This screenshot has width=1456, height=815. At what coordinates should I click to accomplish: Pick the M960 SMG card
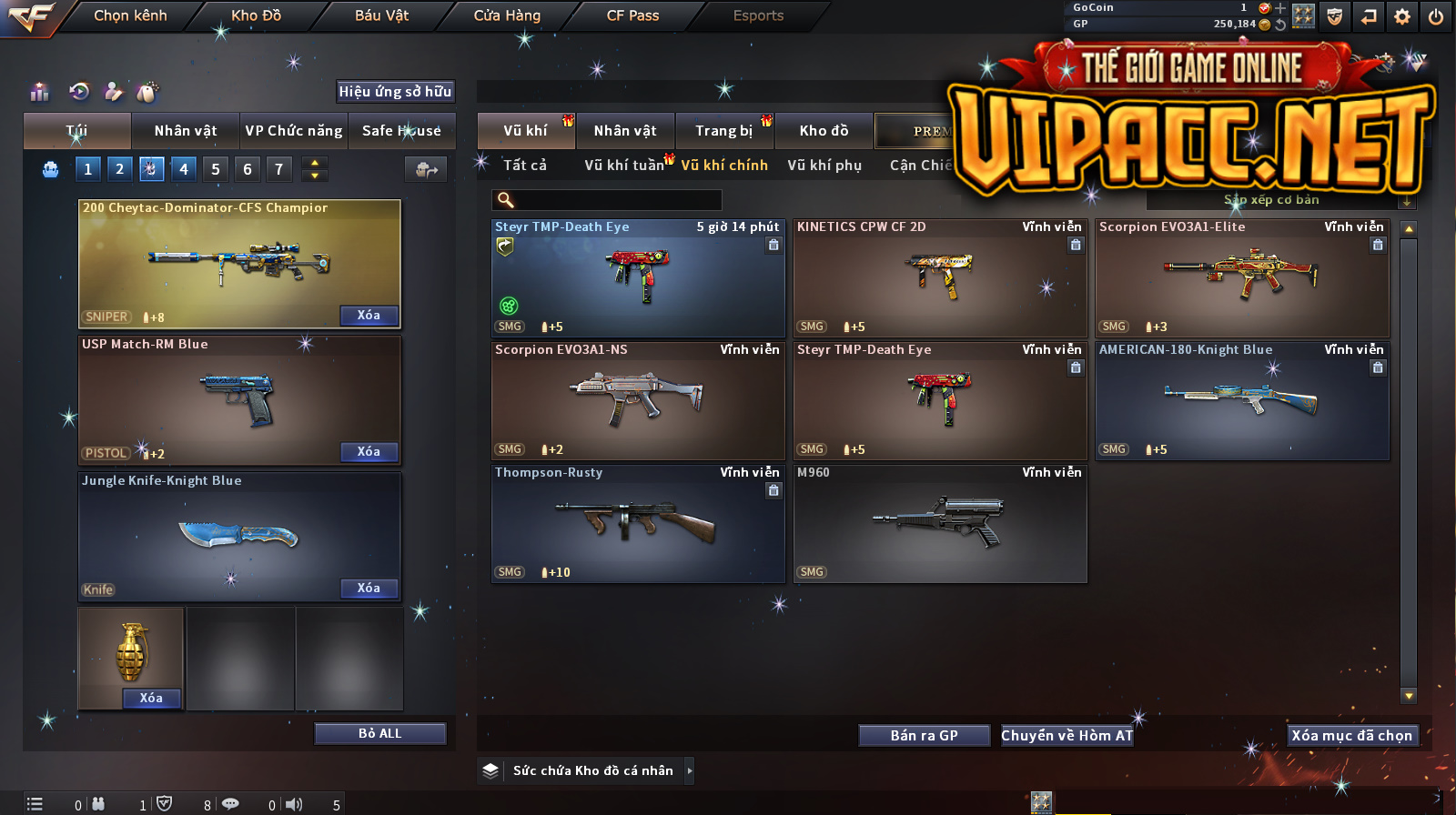(x=940, y=524)
